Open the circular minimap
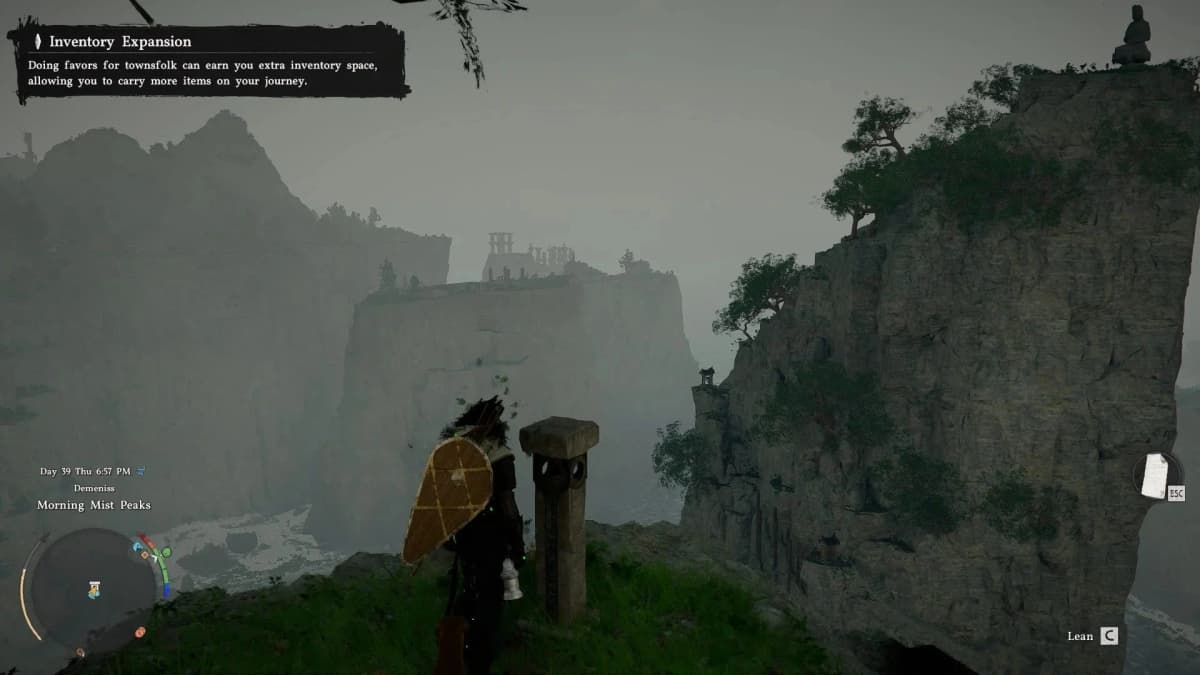Screen dimensions: 1200x675 92,588
